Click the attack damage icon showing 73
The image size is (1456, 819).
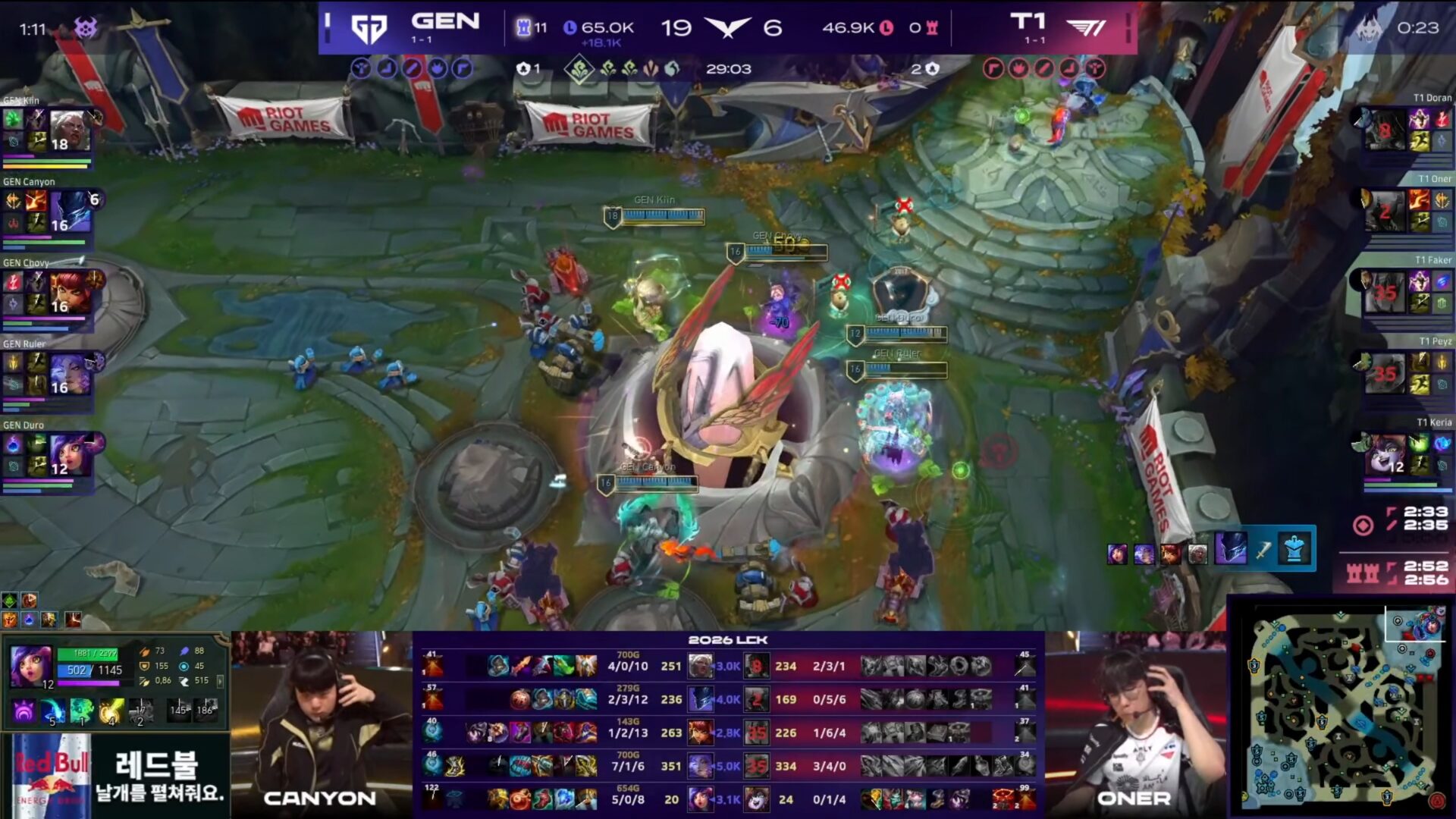[145, 651]
